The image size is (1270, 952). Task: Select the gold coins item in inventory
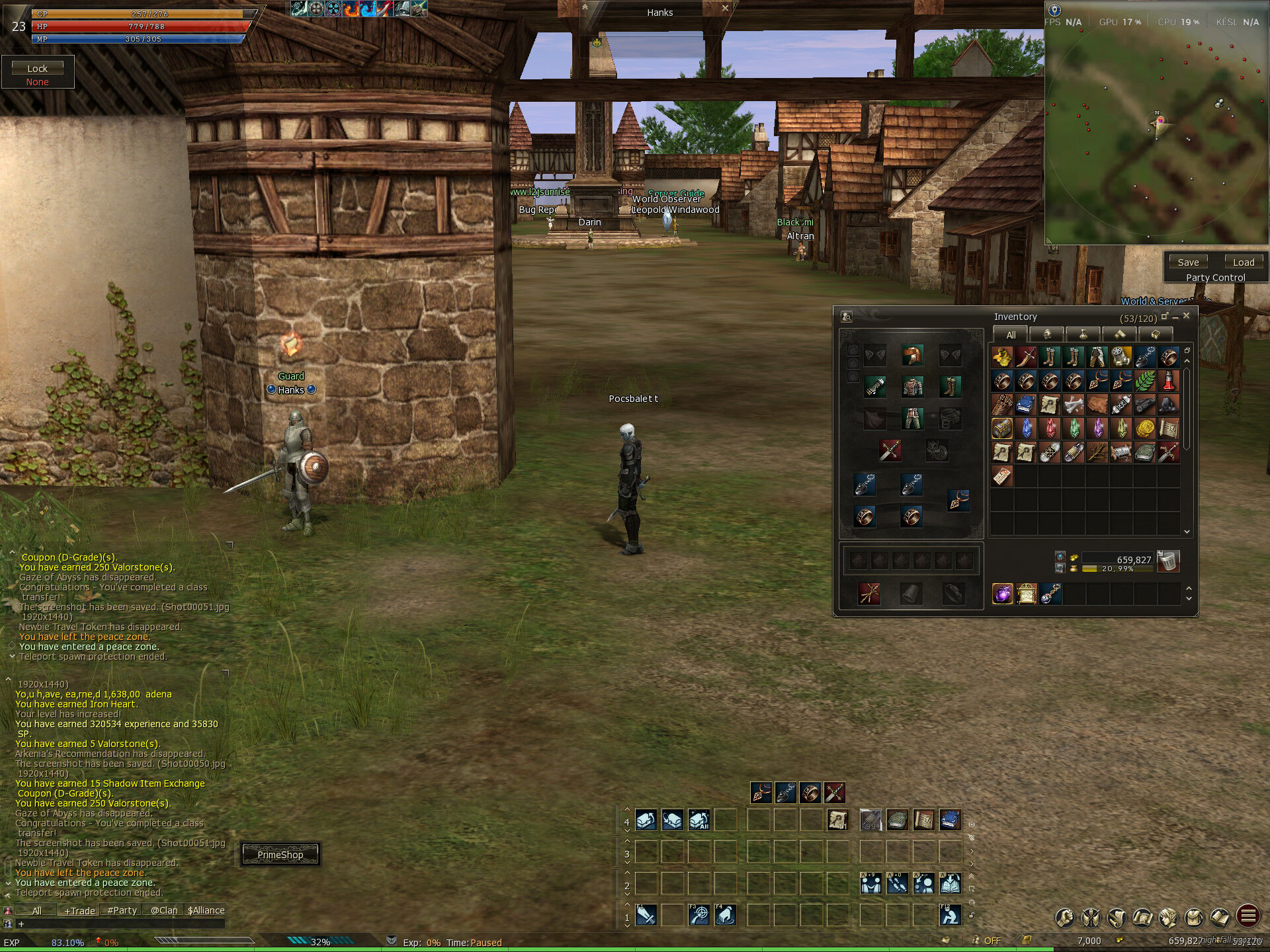(x=1145, y=429)
